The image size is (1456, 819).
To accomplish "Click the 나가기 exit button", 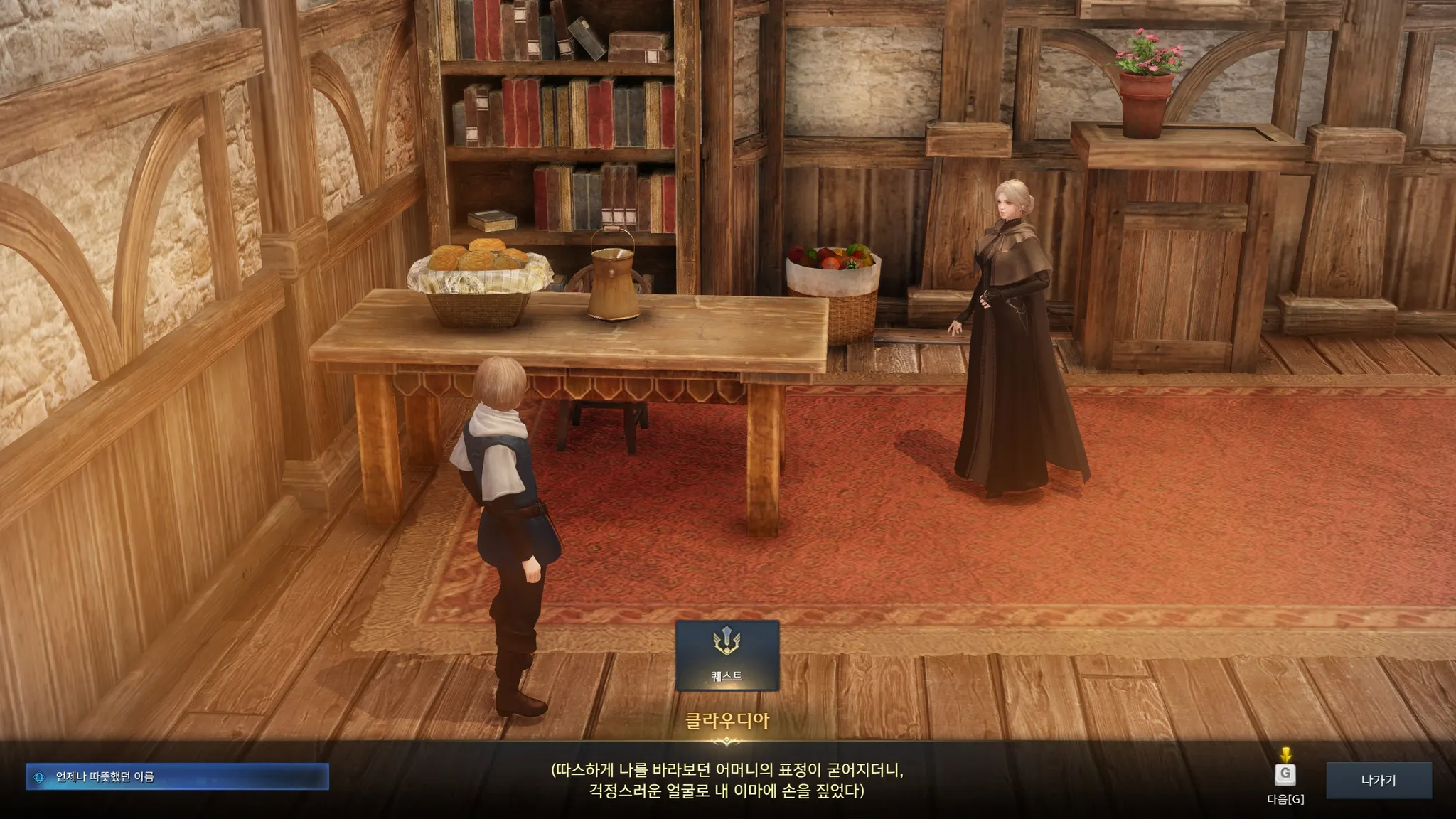I will [x=1378, y=780].
